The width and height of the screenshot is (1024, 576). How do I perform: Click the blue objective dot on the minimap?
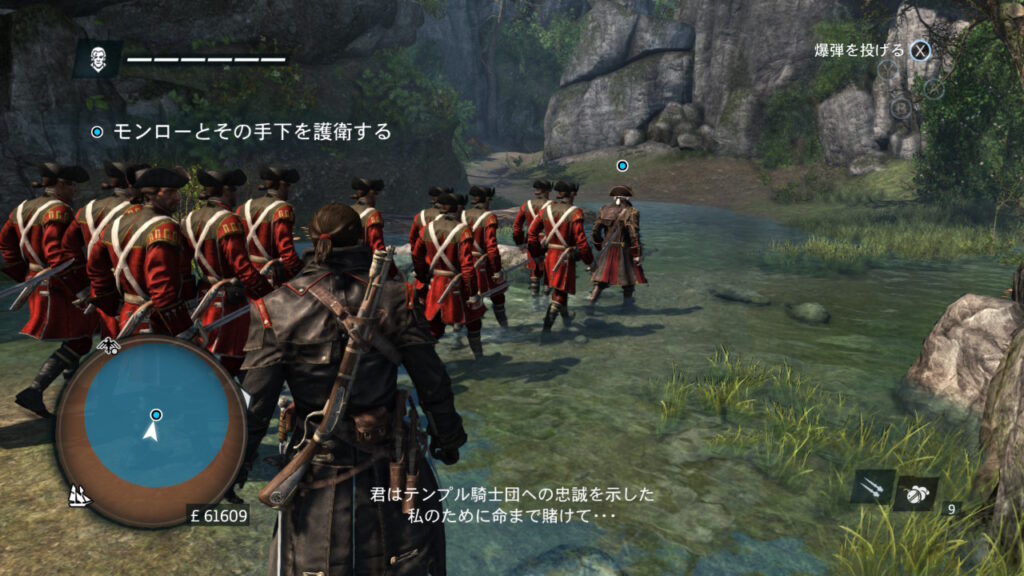pyautogui.click(x=156, y=414)
